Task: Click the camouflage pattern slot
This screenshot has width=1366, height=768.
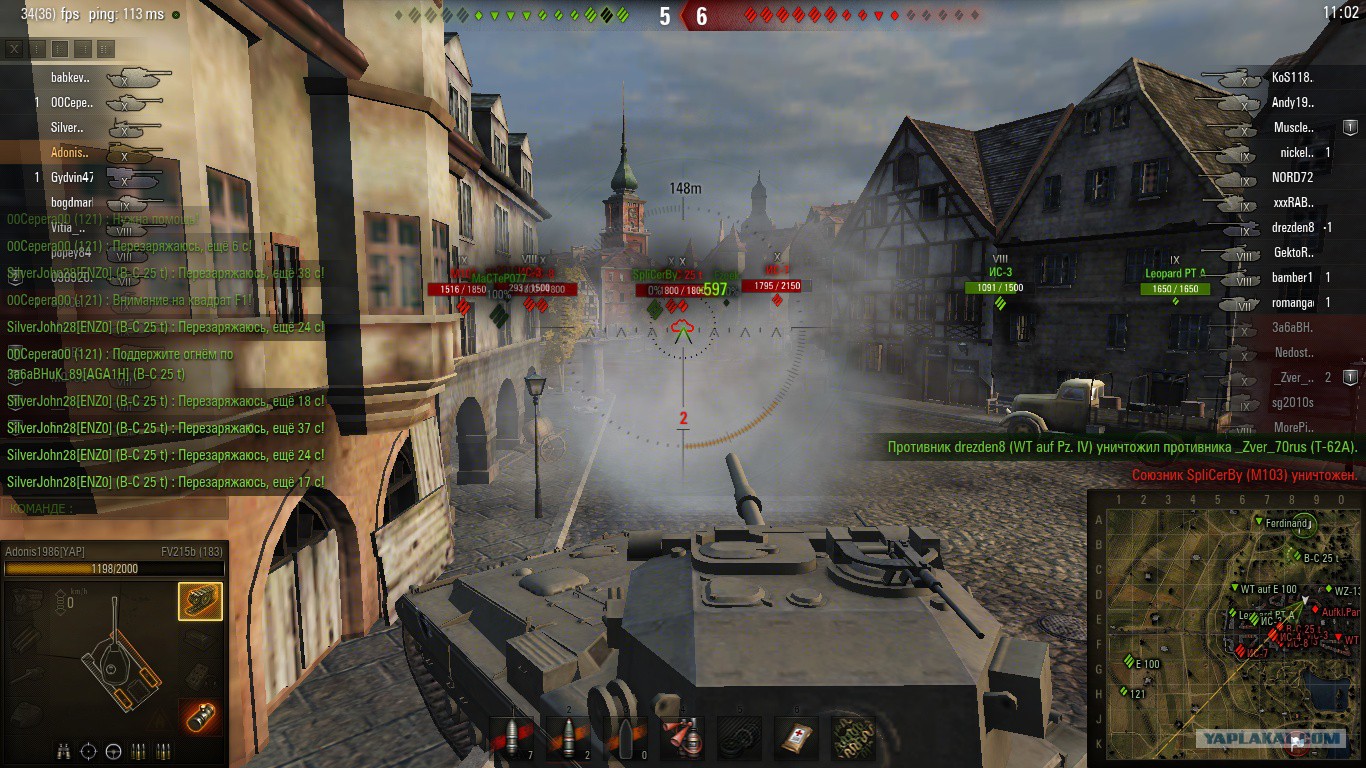Action: tap(854, 738)
